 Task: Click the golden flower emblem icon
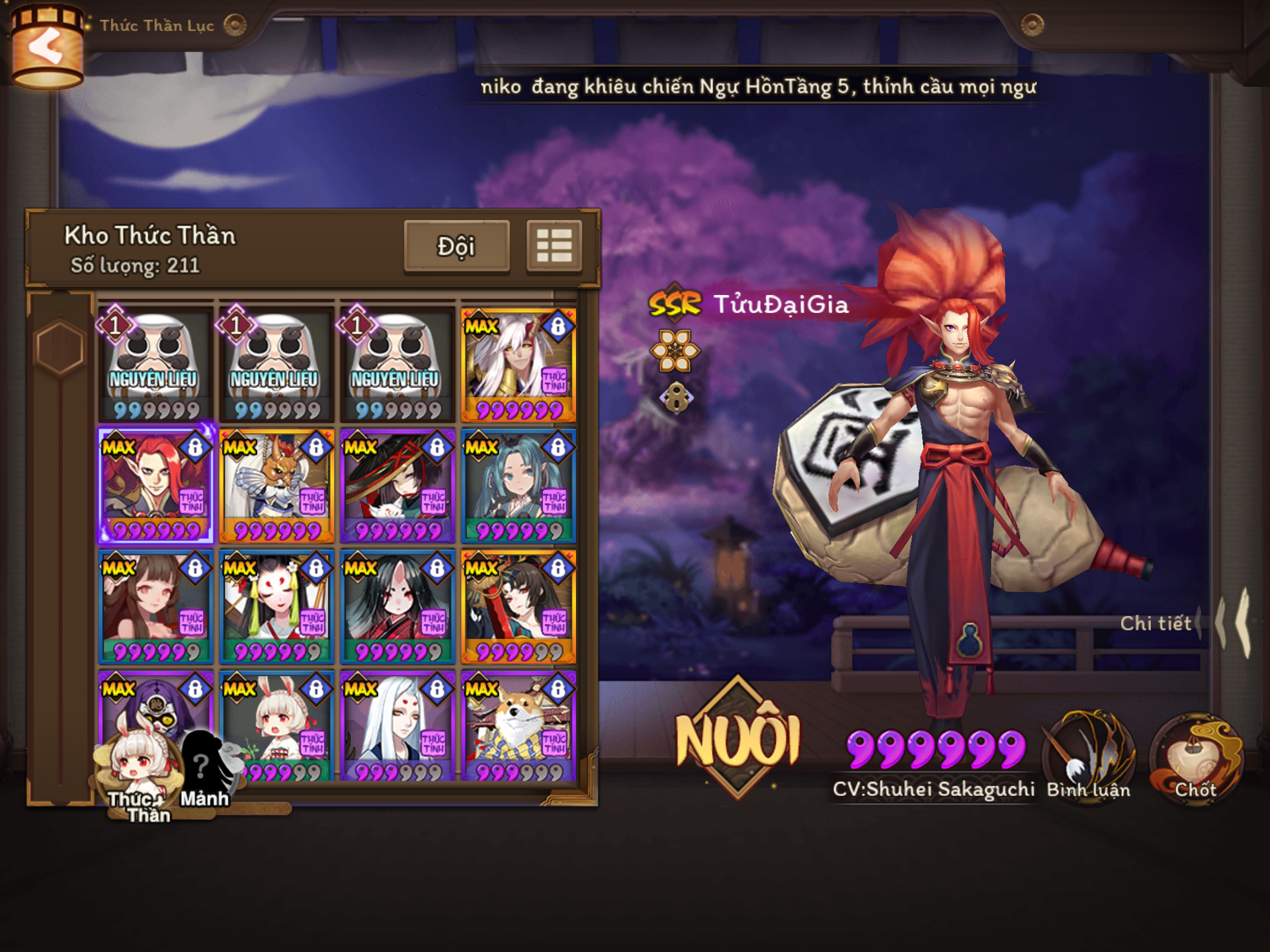click(x=675, y=350)
